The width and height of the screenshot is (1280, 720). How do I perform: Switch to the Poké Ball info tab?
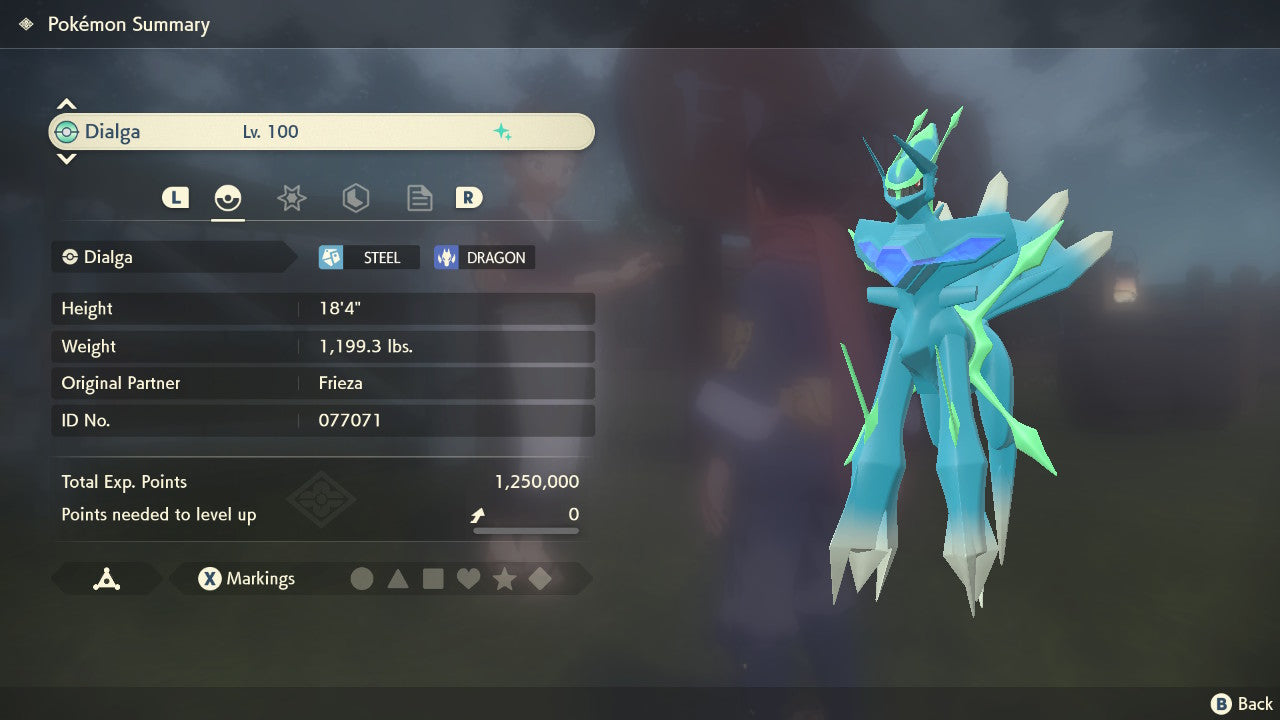coord(228,198)
